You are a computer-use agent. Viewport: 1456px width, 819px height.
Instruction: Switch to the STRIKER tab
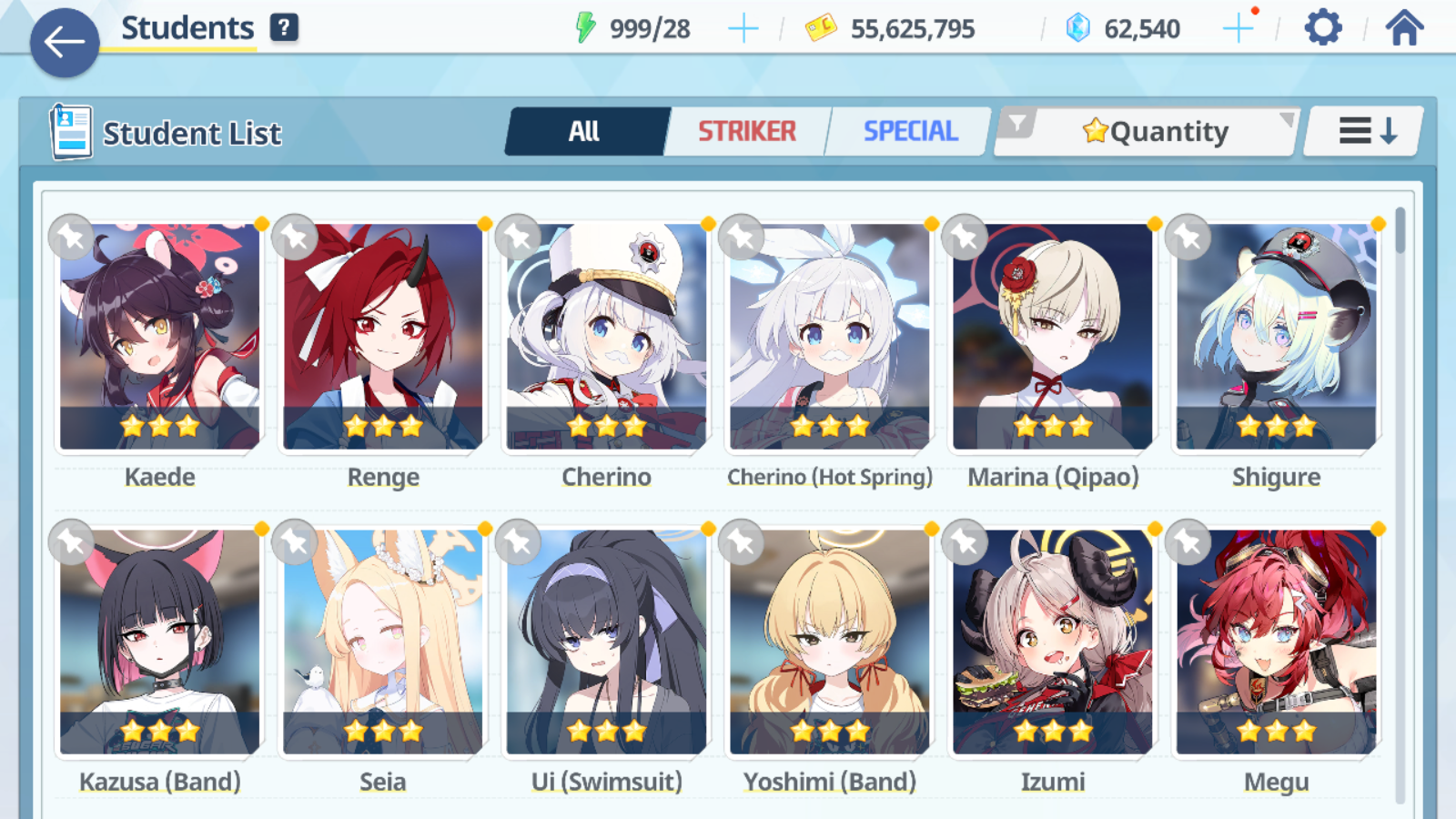pyautogui.click(x=748, y=131)
